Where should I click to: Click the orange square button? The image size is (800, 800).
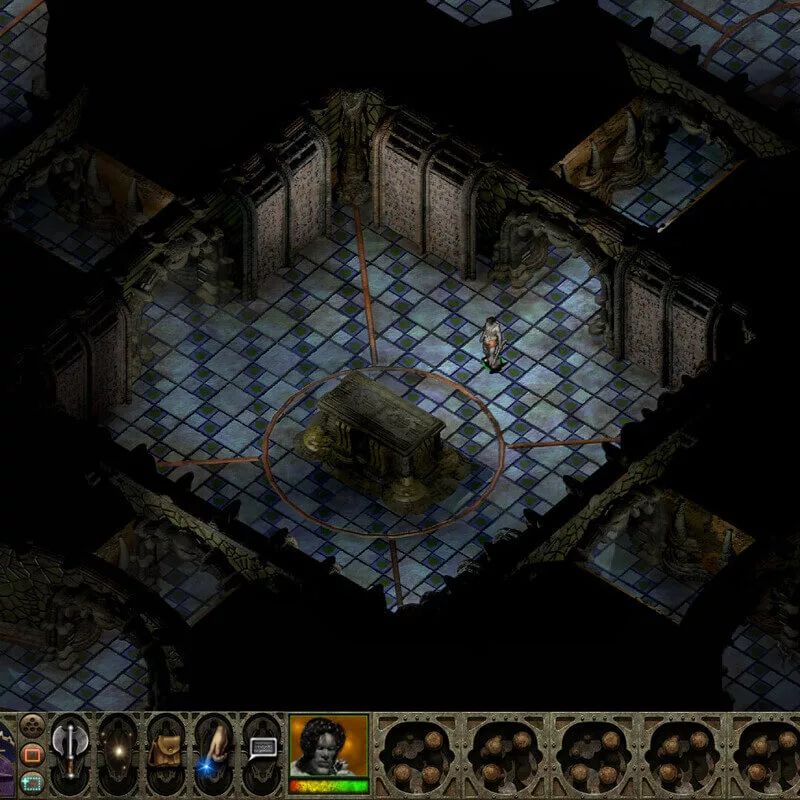(x=32, y=752)
